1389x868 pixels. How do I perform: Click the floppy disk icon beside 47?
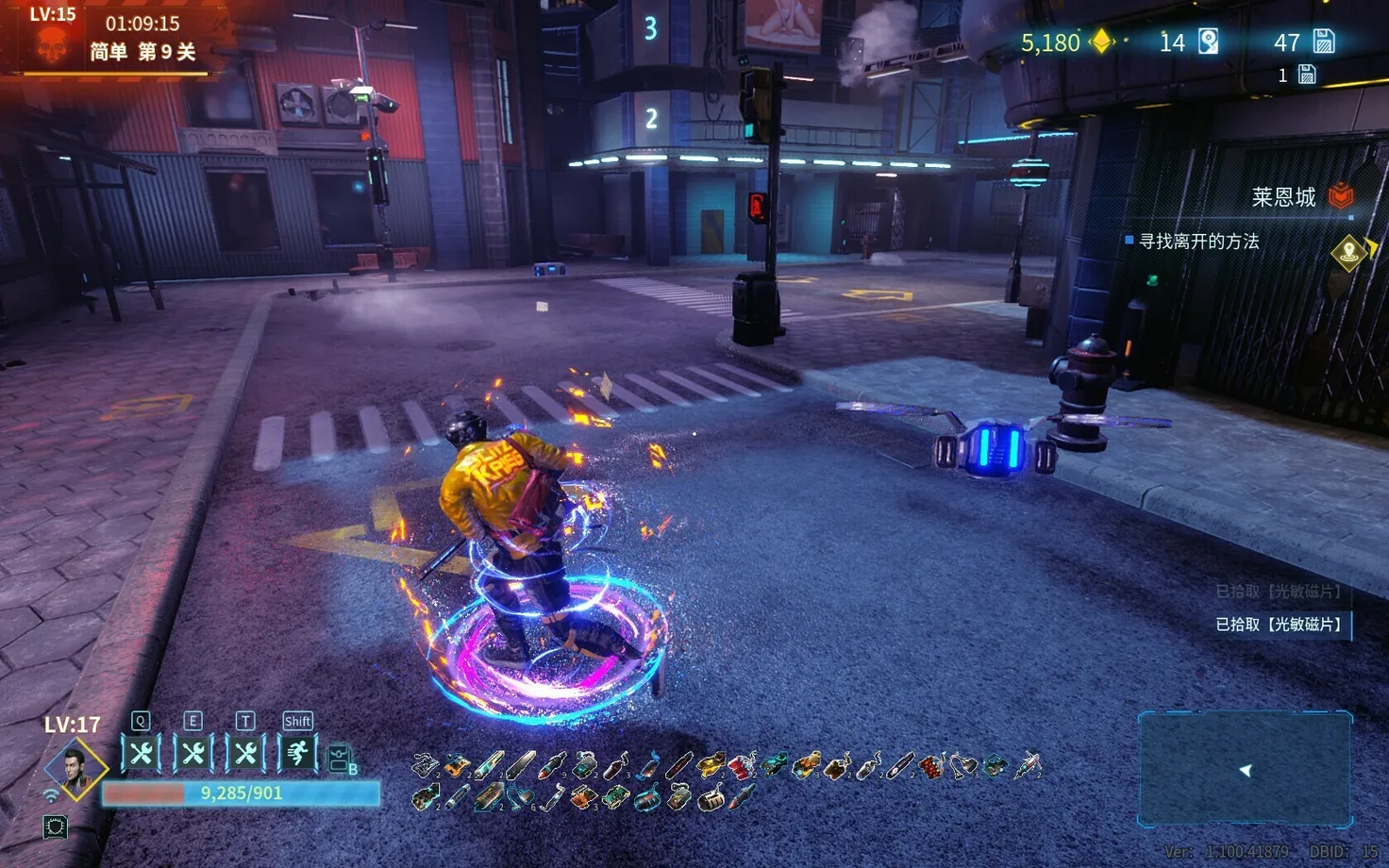1324,42
